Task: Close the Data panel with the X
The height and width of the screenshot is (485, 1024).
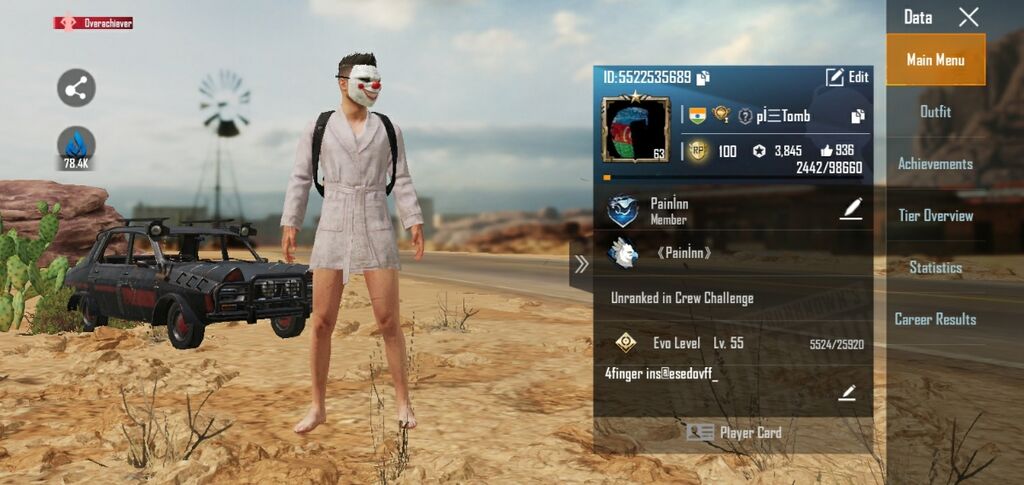Action: 968,17
